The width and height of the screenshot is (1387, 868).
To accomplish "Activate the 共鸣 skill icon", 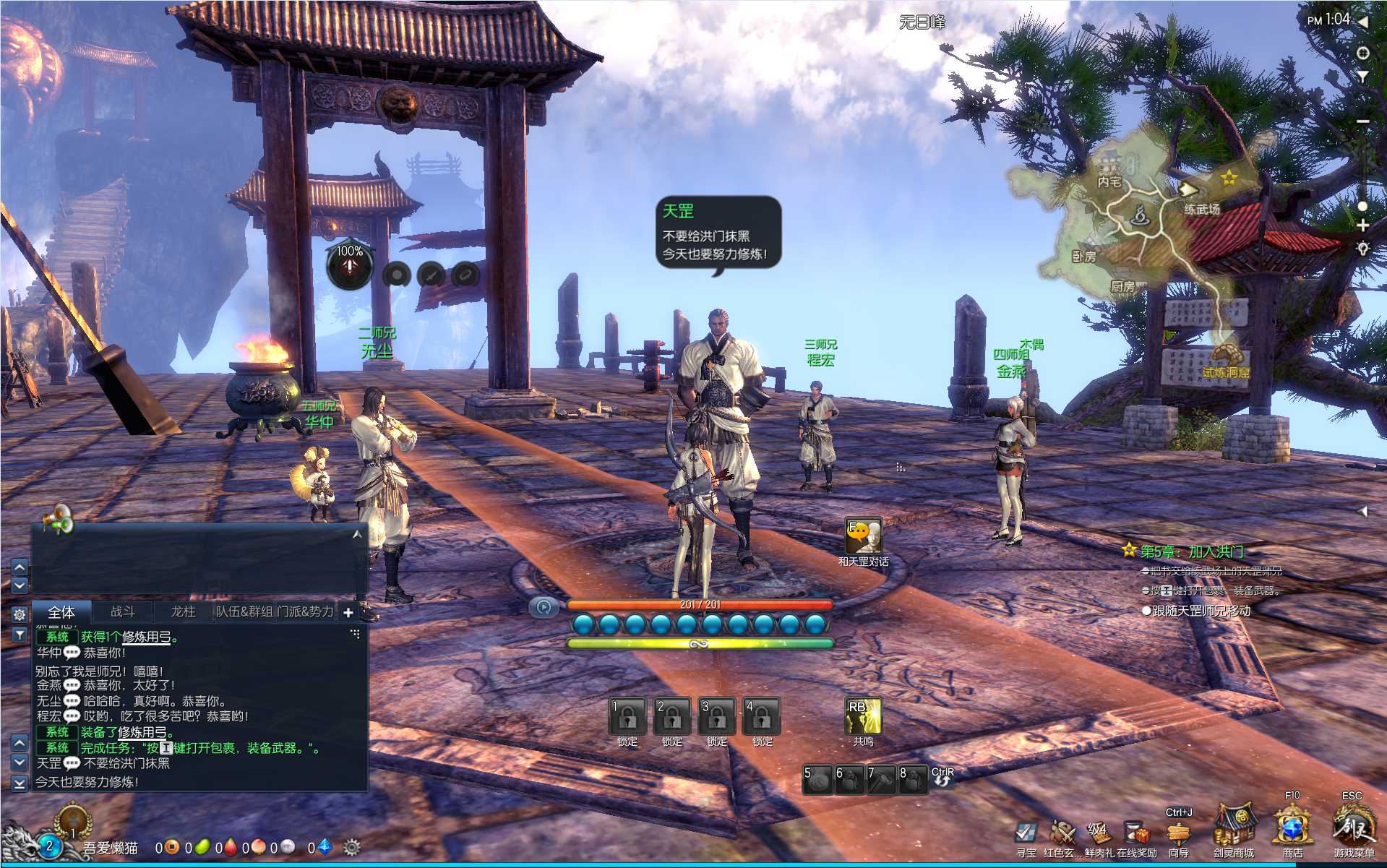I will point(863,716).
